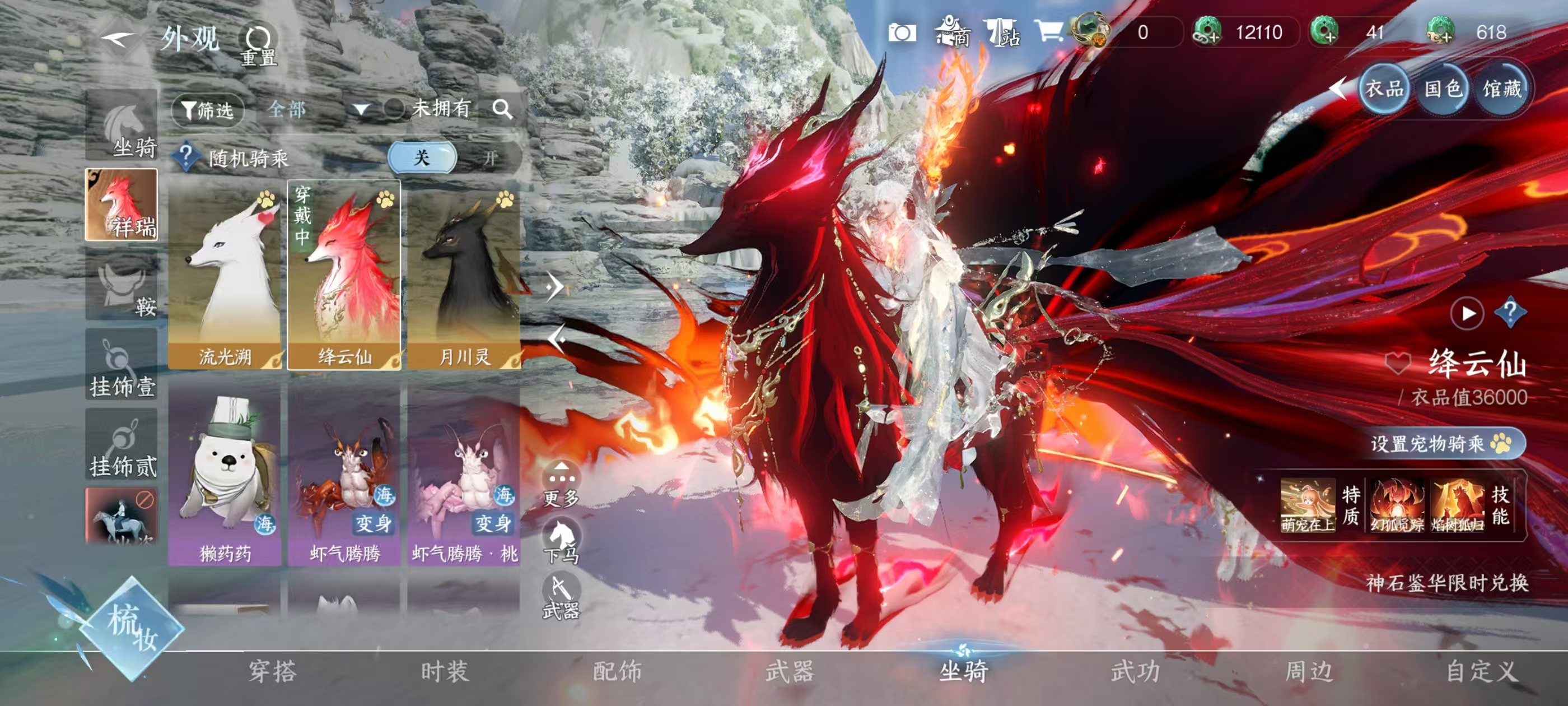
Task: Tick the 未拥有 unowned checkbox
Action: [394, 109]
